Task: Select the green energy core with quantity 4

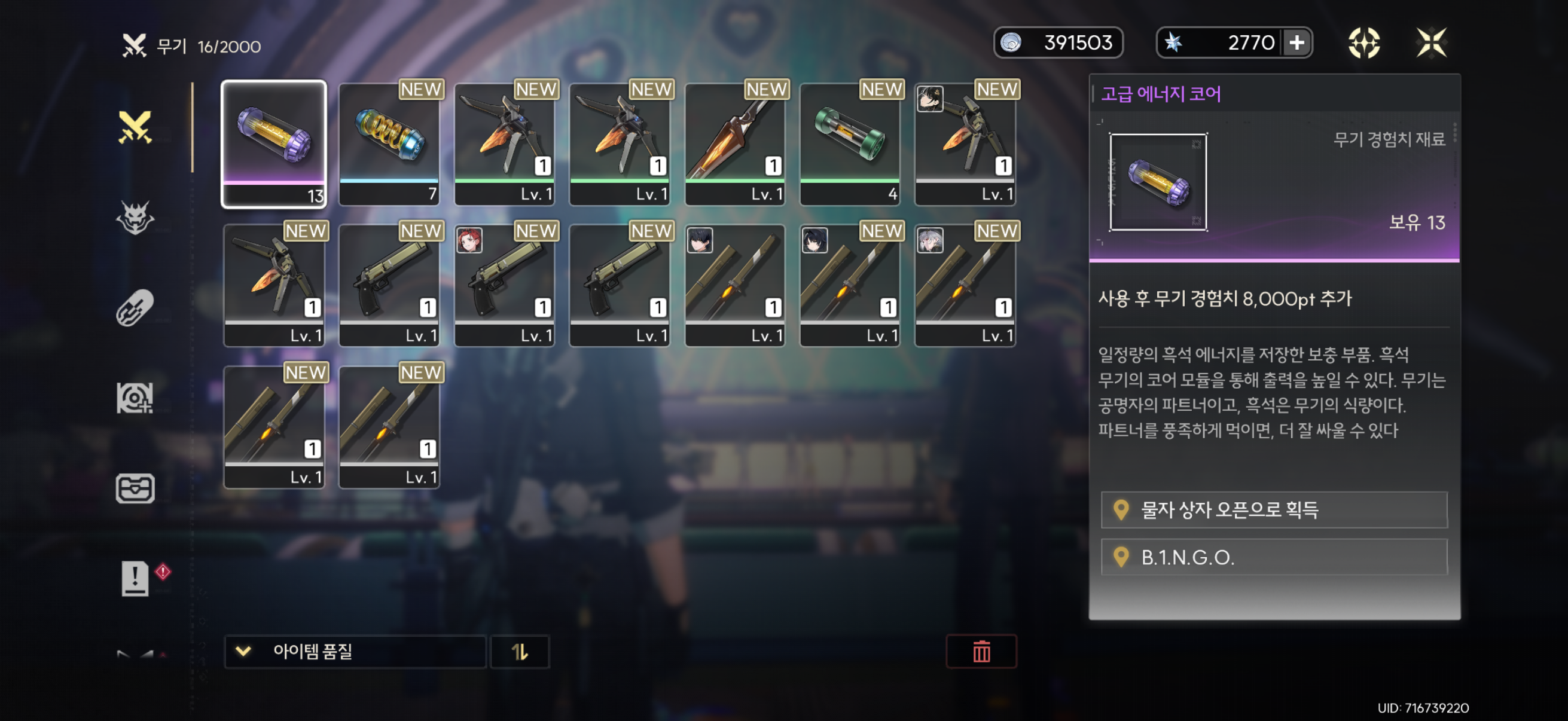Action: point(850,143)
